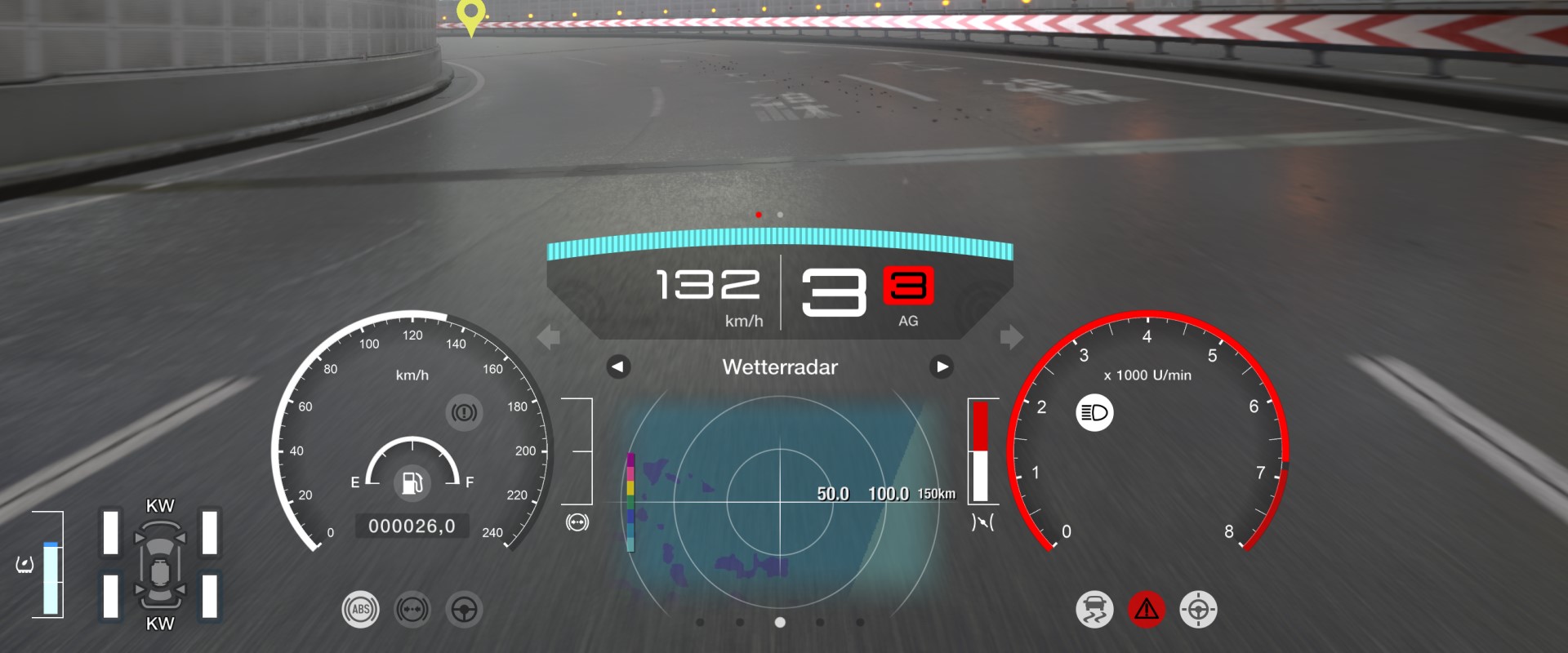1568x653 pixels.
Task: Select the tire wear car diagram
Action: click(160, 565)
